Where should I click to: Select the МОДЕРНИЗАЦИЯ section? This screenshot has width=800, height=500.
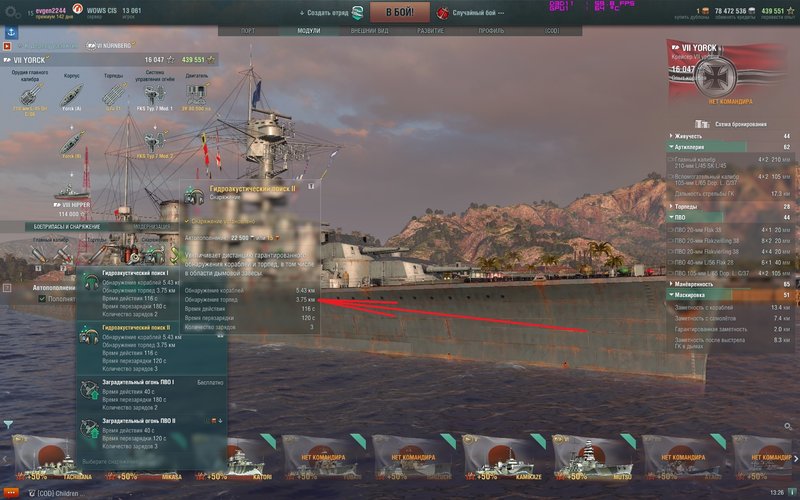[152, 227]
